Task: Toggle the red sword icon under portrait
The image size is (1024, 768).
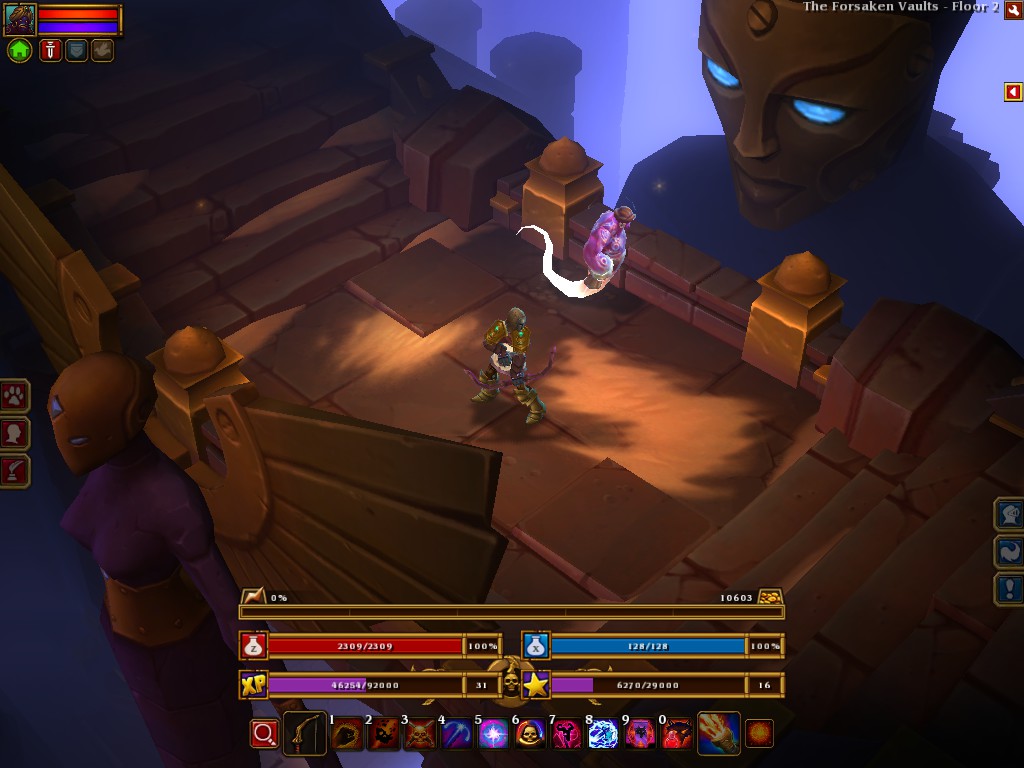Action: click(x=51, y=50)
